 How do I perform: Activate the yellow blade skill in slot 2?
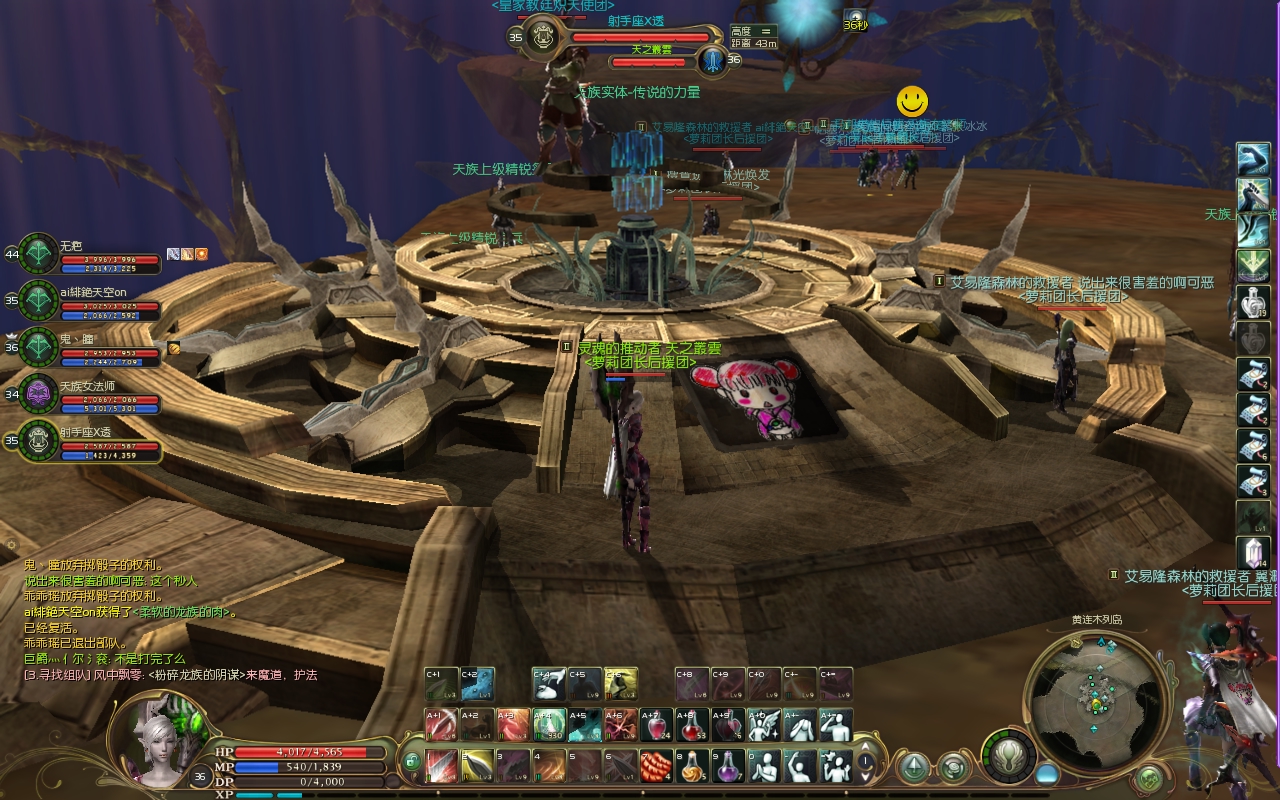pyautogui.click(x=478, y=766)
